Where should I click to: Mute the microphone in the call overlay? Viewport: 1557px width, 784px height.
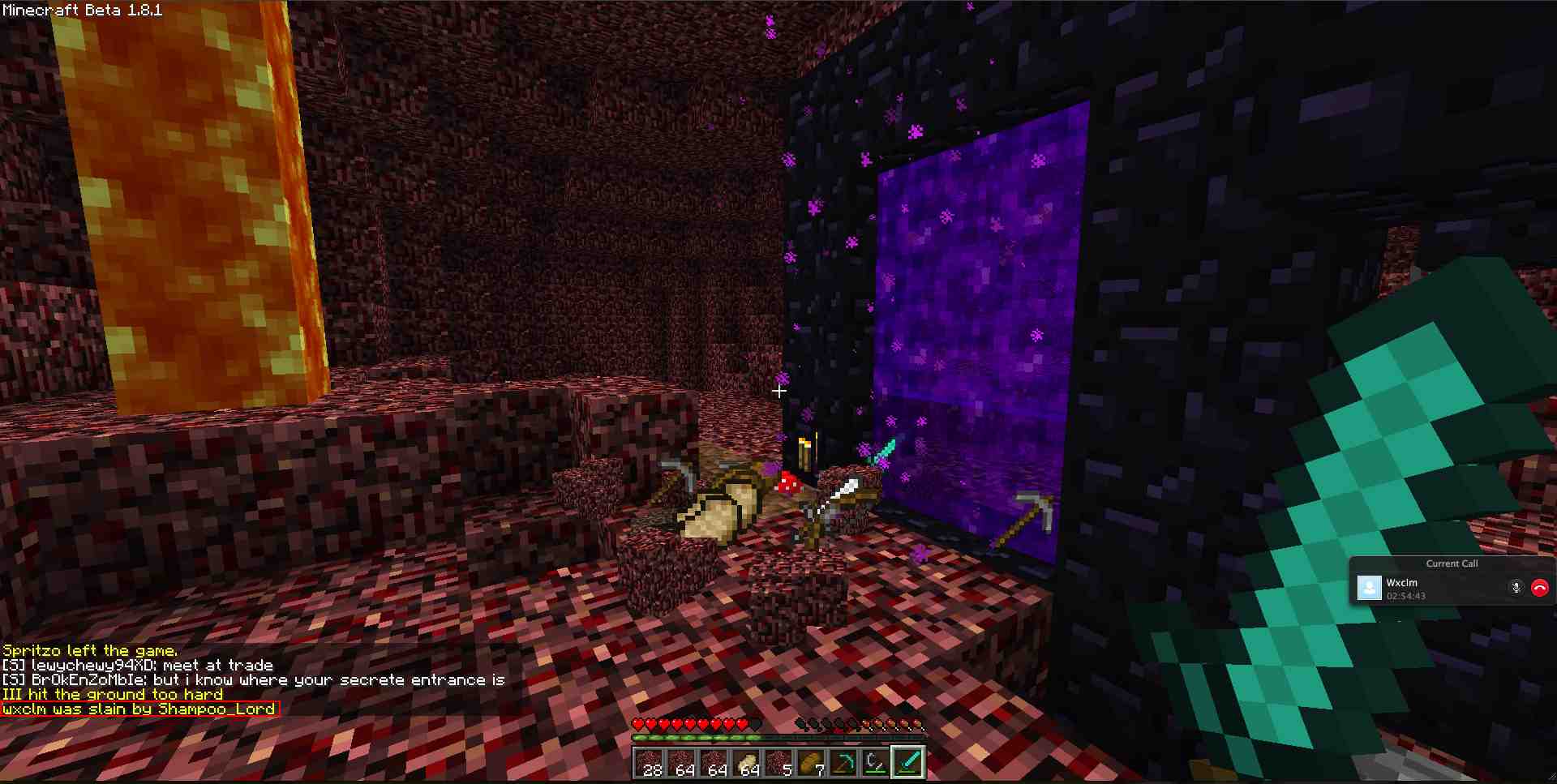(1516, 588)
